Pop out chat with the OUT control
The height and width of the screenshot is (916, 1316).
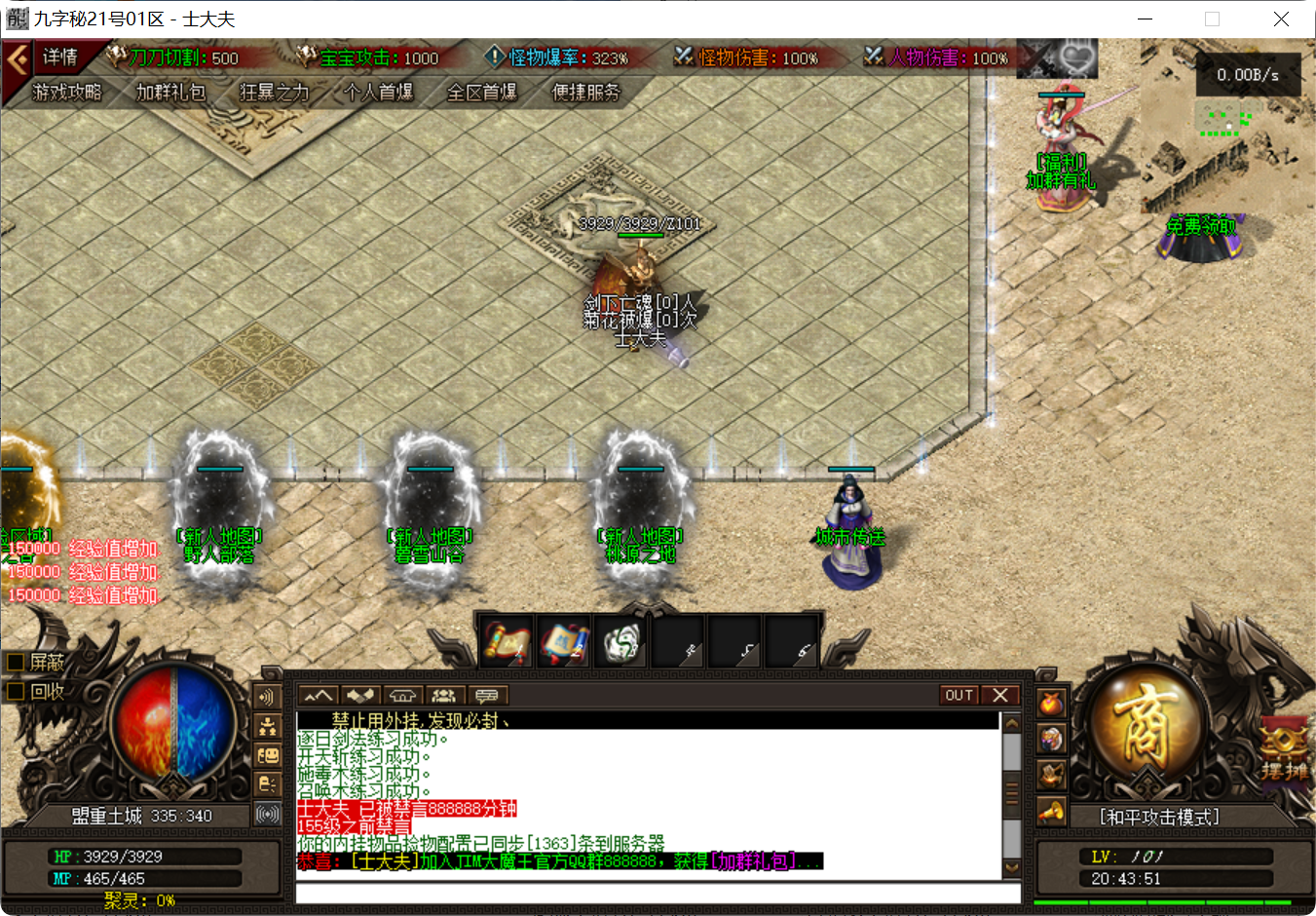pos(958,694)
